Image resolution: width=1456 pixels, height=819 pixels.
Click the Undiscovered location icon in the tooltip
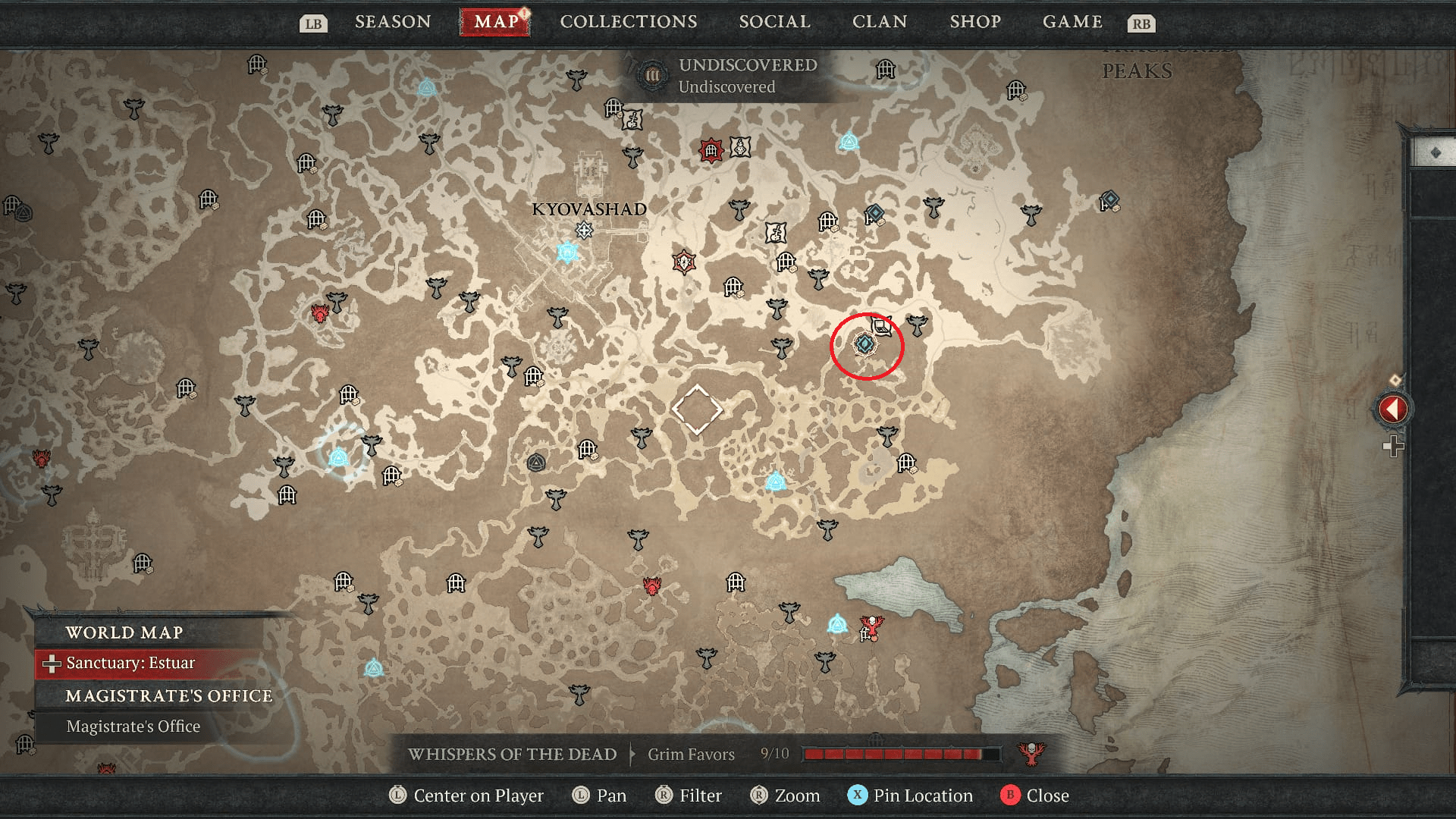651,76
